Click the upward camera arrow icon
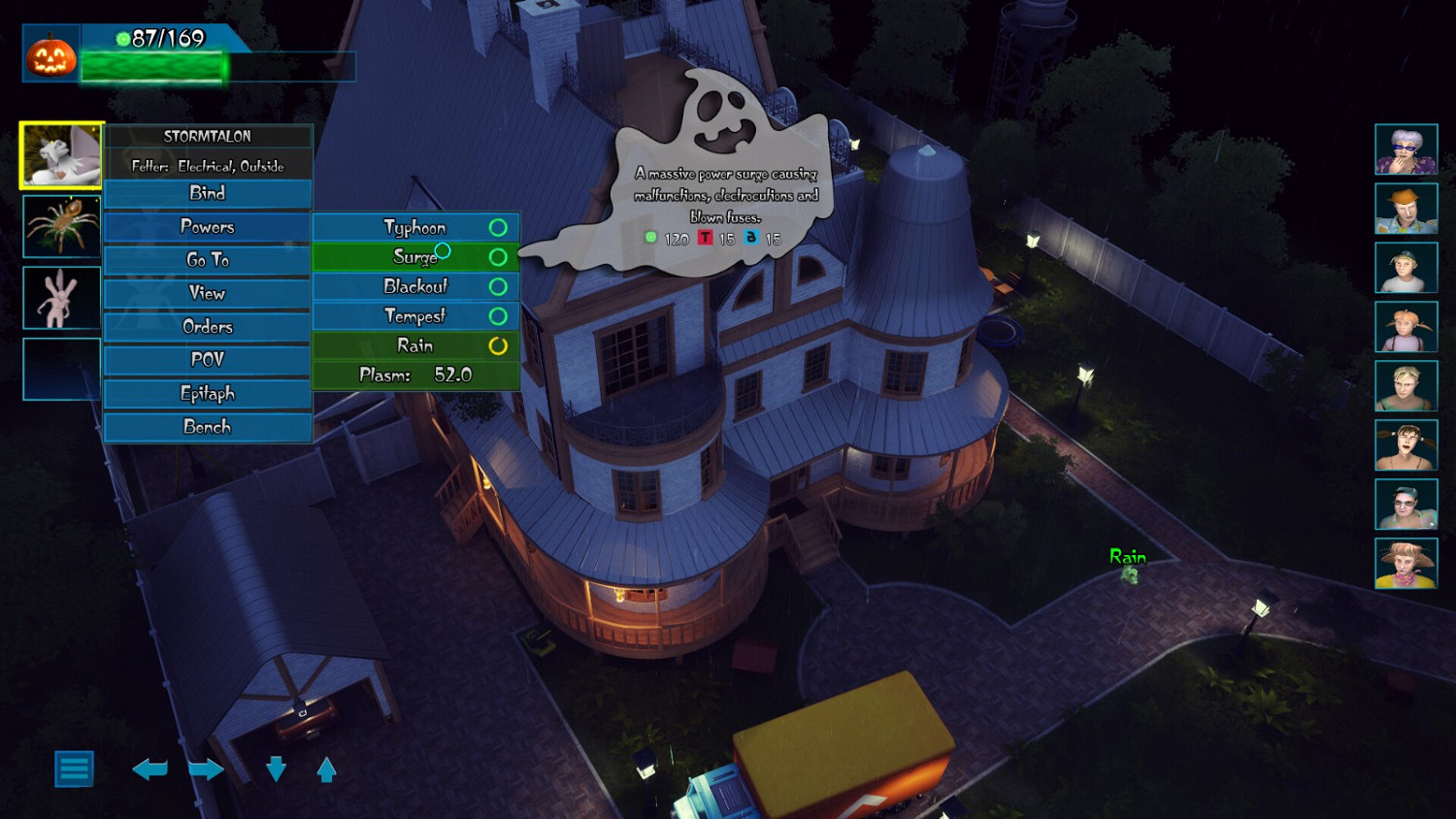This screenshot has height=819, width=1456. pyautogui.click(x=324, y=770)
